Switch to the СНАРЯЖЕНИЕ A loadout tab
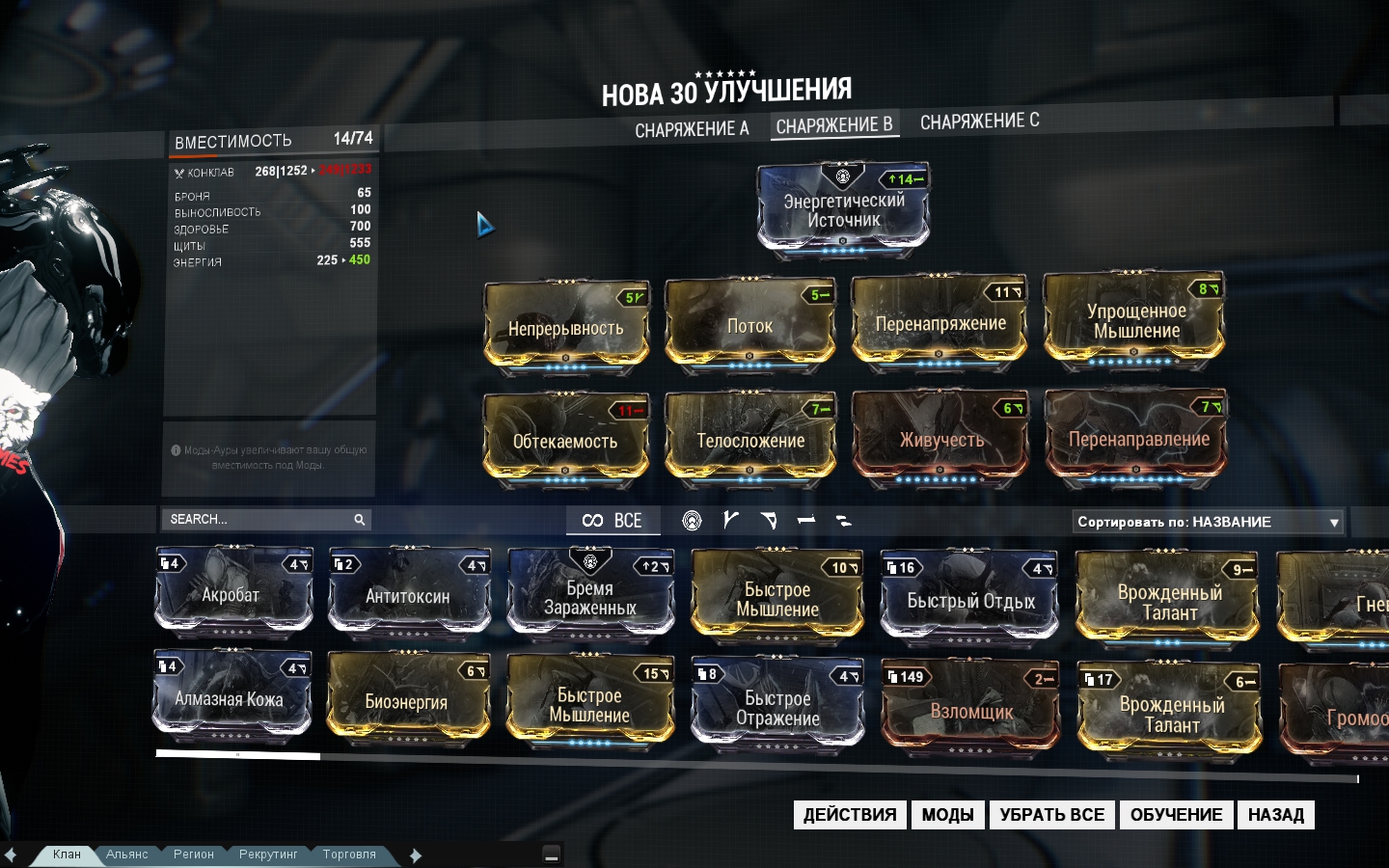Image resolution: width=1389 pixels, height=868 pixels. click(692, 129)
